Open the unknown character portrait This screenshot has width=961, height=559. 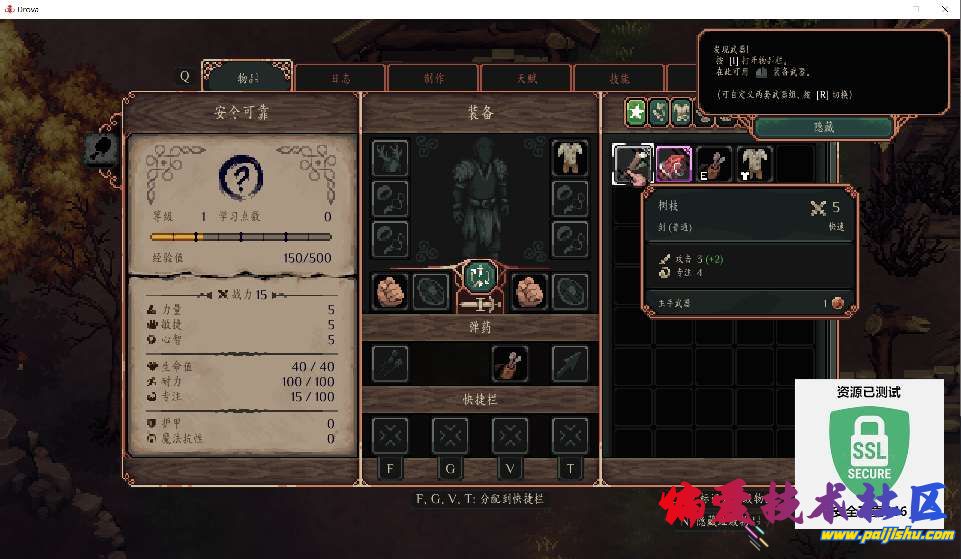click(x=240, y=180)
